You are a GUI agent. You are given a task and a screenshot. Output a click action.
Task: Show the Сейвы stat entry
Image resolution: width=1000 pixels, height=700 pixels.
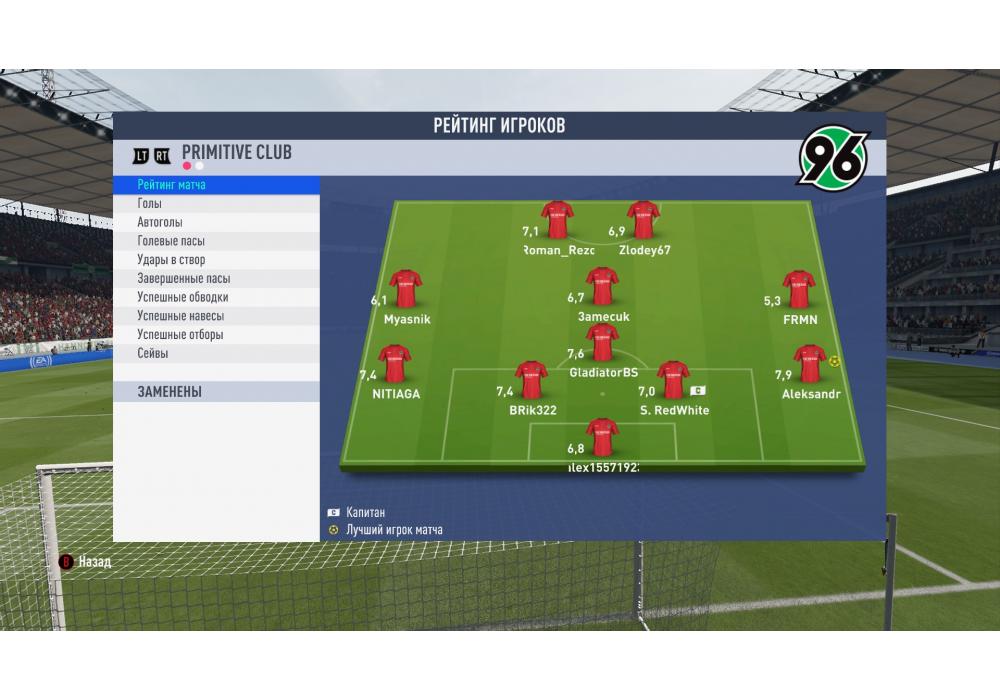[x=217, y=354]
